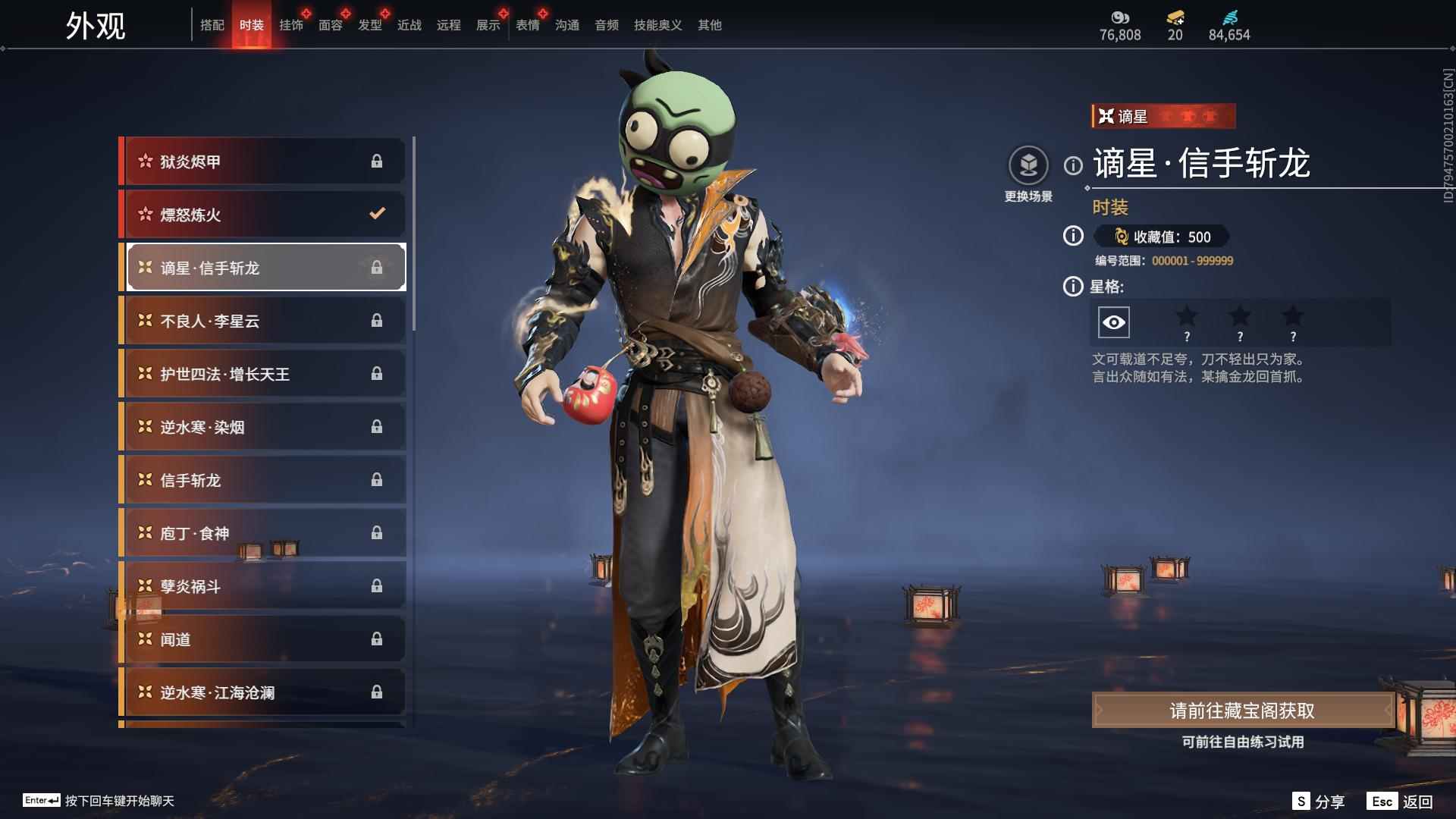Open the 分享 share option
1456x819 pixels.
pyautogui.click(x=1319, y=802)
